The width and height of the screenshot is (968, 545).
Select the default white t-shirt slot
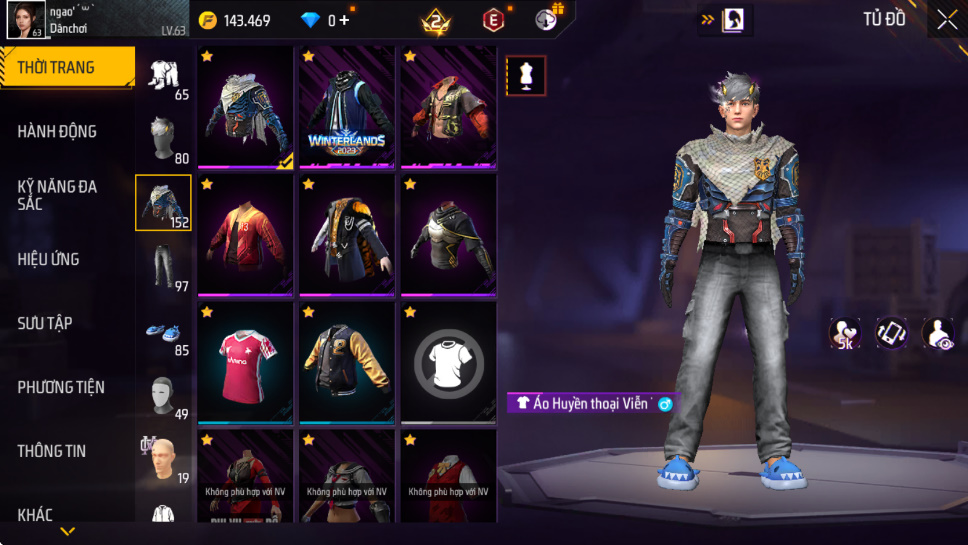point(449,362)
